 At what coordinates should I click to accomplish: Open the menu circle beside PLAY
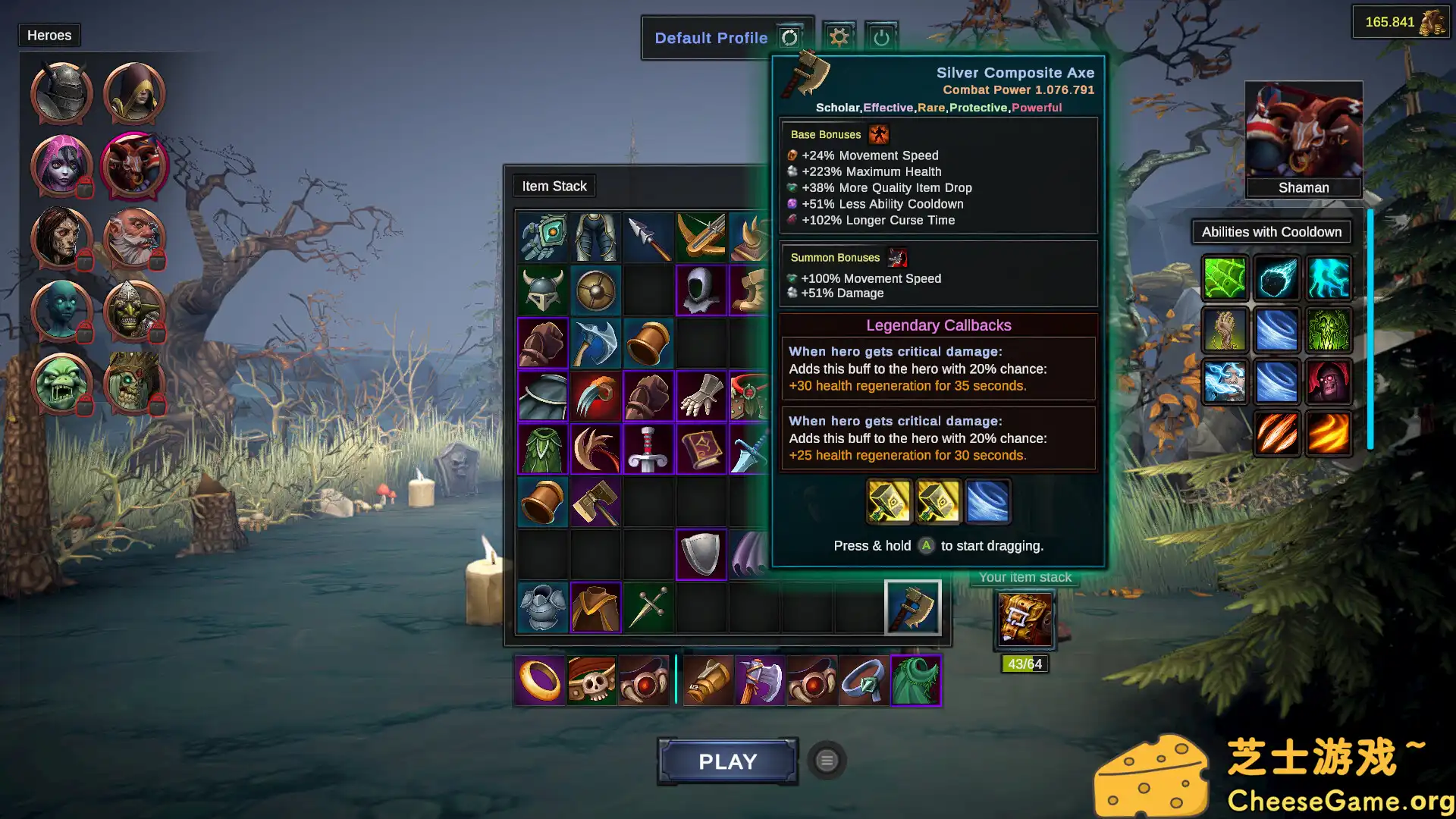pos(826,761)
